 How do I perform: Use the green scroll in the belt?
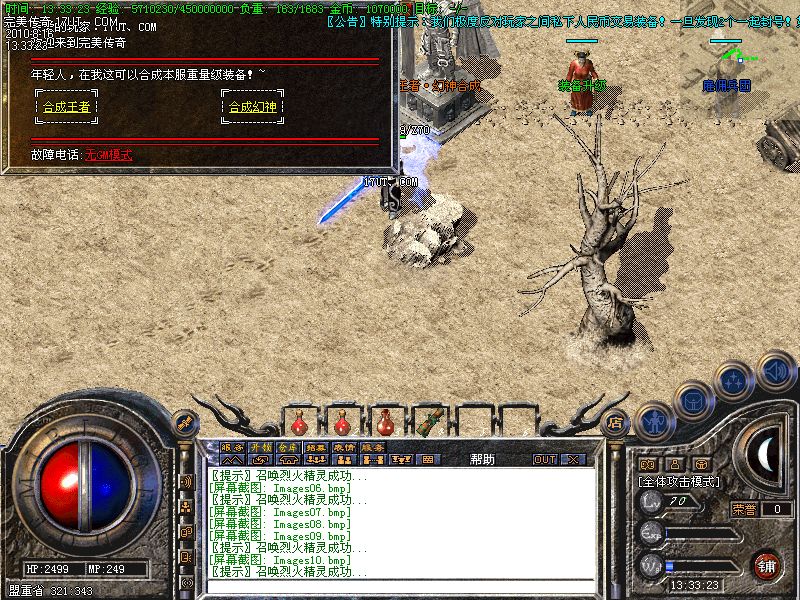[430, 420]
